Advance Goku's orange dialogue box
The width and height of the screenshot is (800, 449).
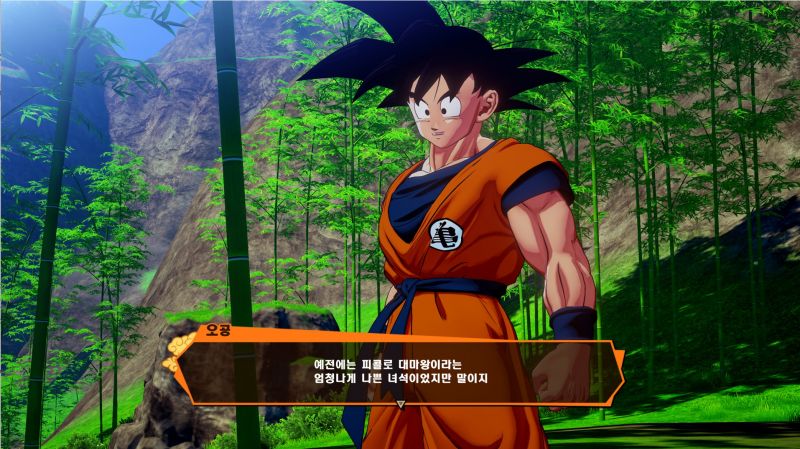[400, 371]
